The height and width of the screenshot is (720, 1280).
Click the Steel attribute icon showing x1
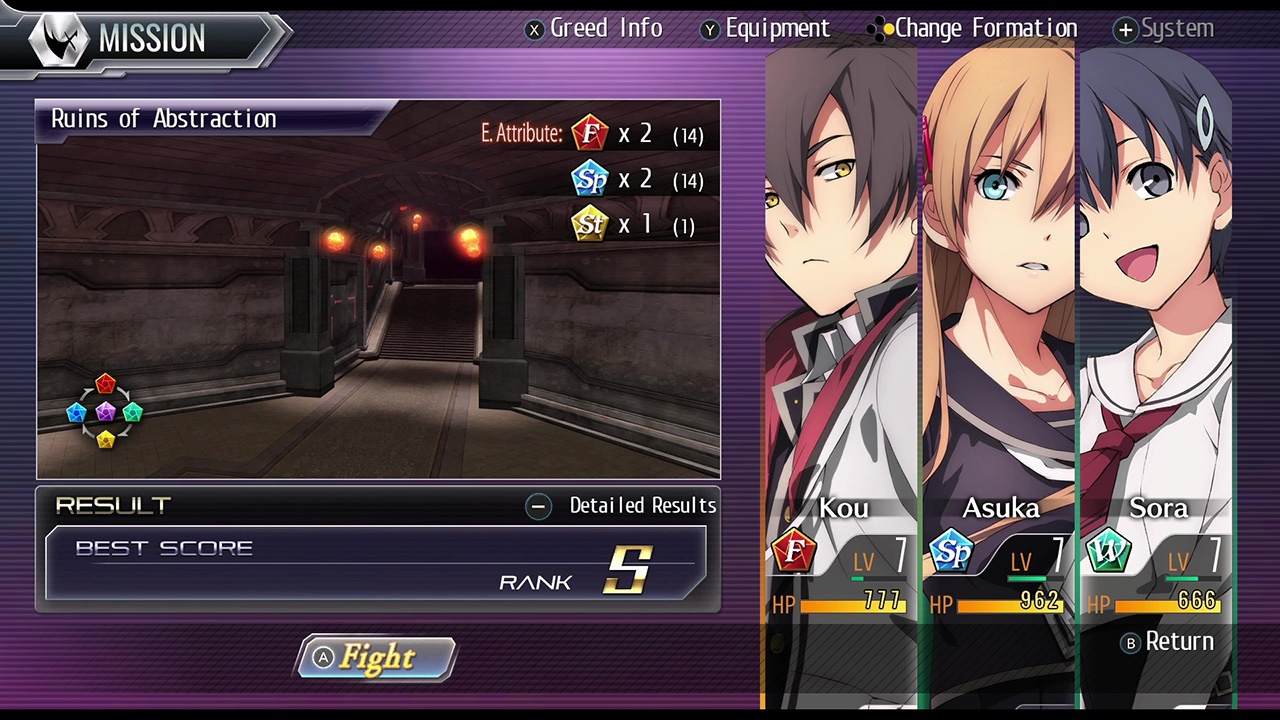point(589,224)
